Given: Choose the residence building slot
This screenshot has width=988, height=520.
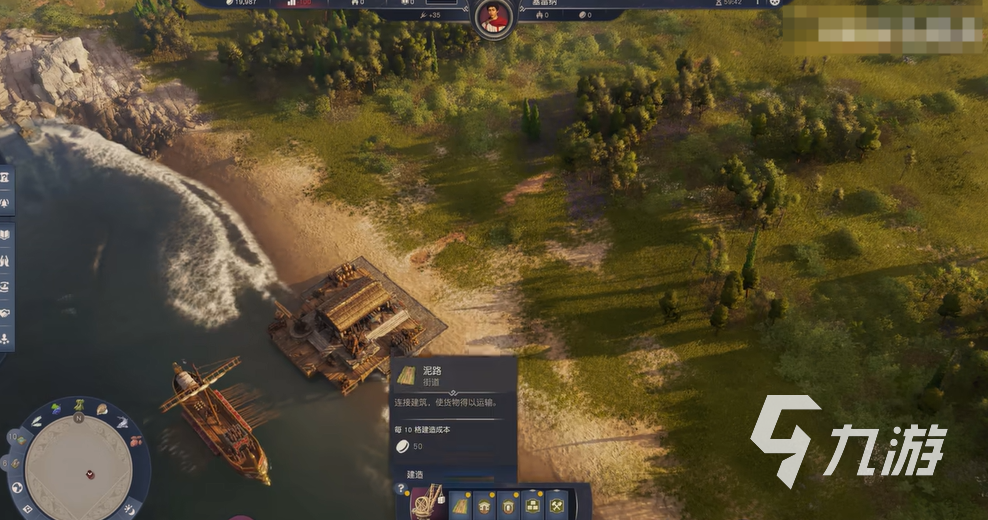Looking at the screenshot, I should (485, 504).
